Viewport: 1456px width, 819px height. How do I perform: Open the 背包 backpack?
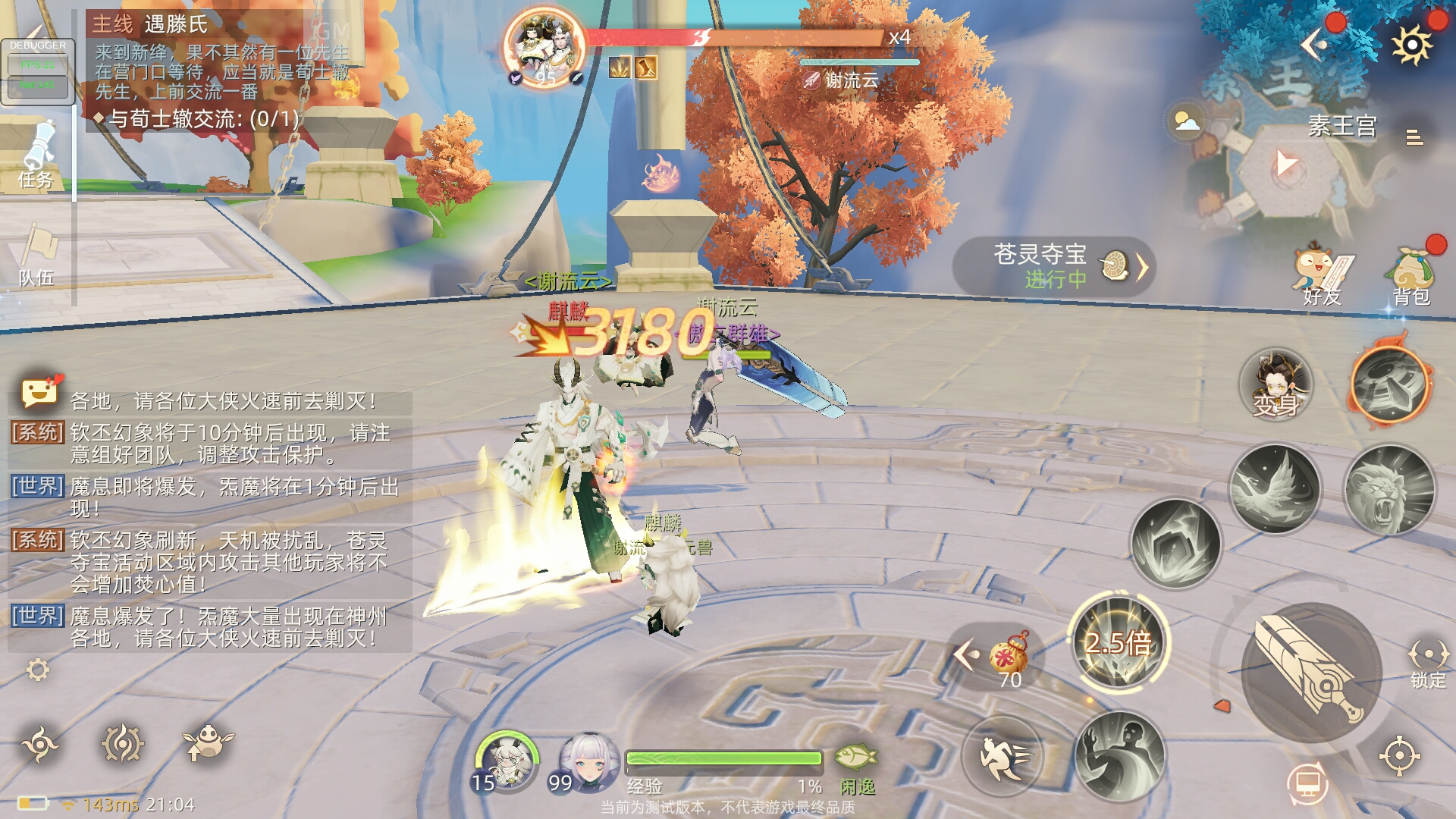click(x=1410, y=274)
